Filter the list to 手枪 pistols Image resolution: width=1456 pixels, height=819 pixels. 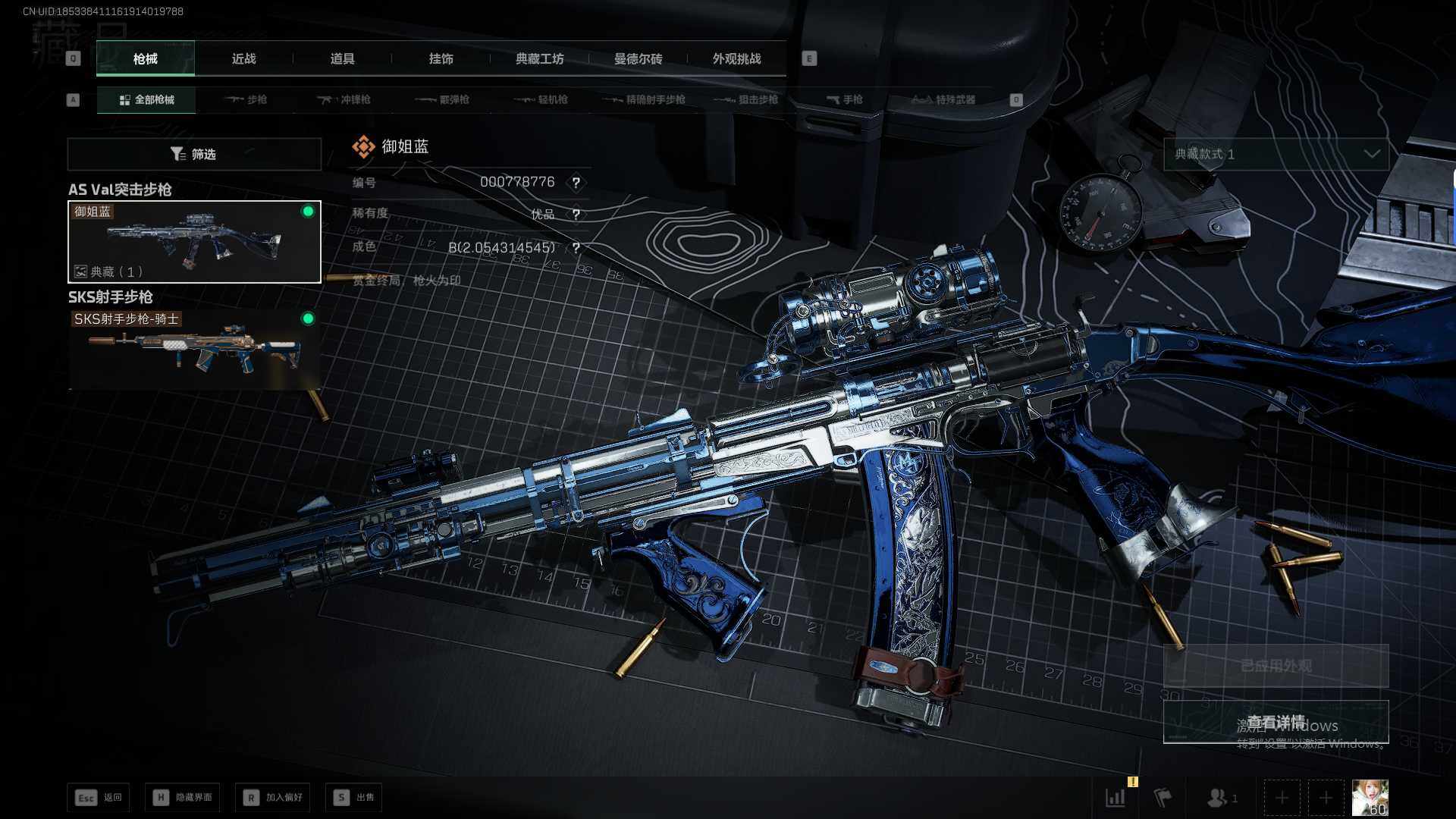[845, 99]
